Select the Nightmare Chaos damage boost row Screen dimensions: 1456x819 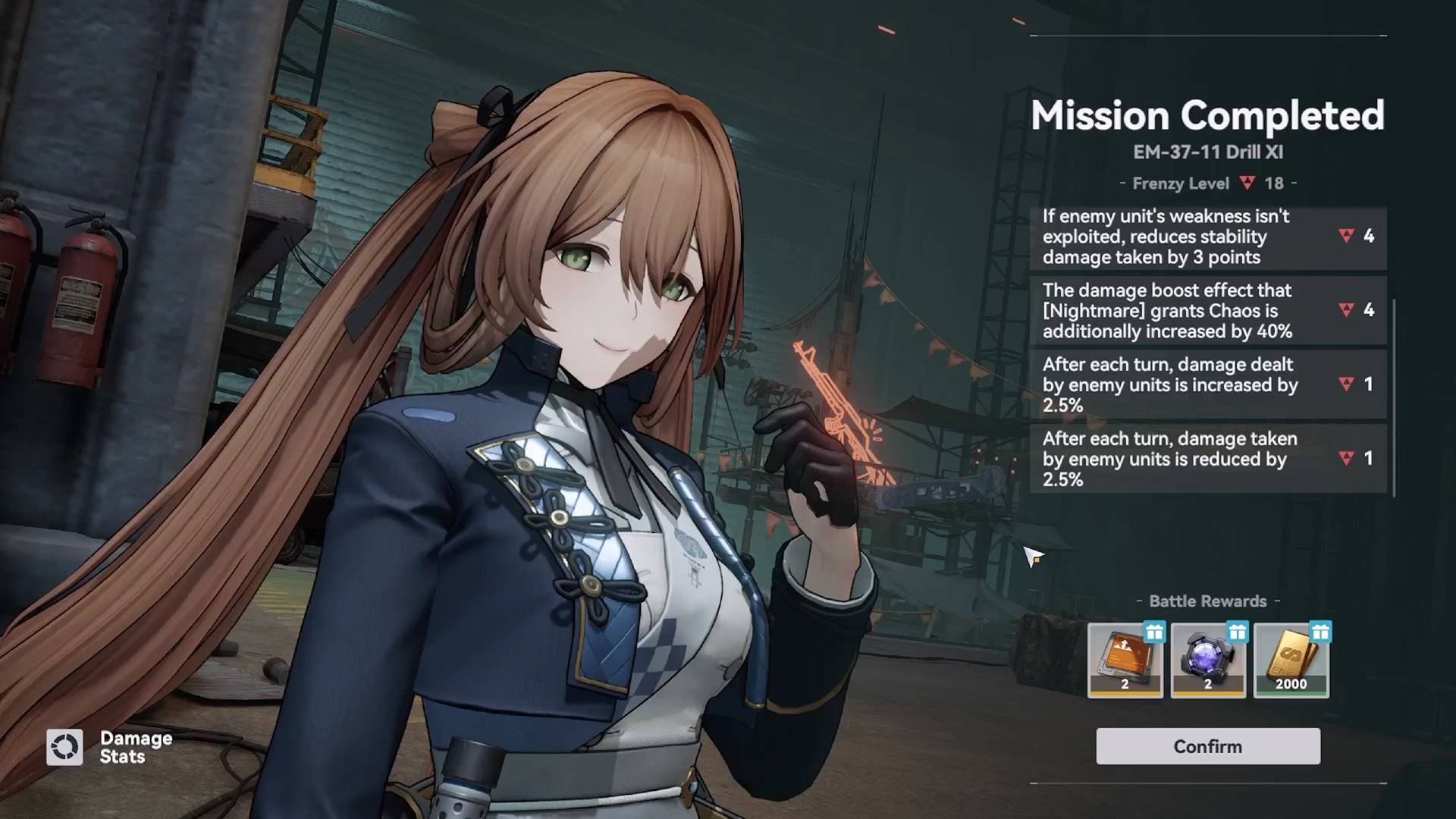click(1207, 311)
